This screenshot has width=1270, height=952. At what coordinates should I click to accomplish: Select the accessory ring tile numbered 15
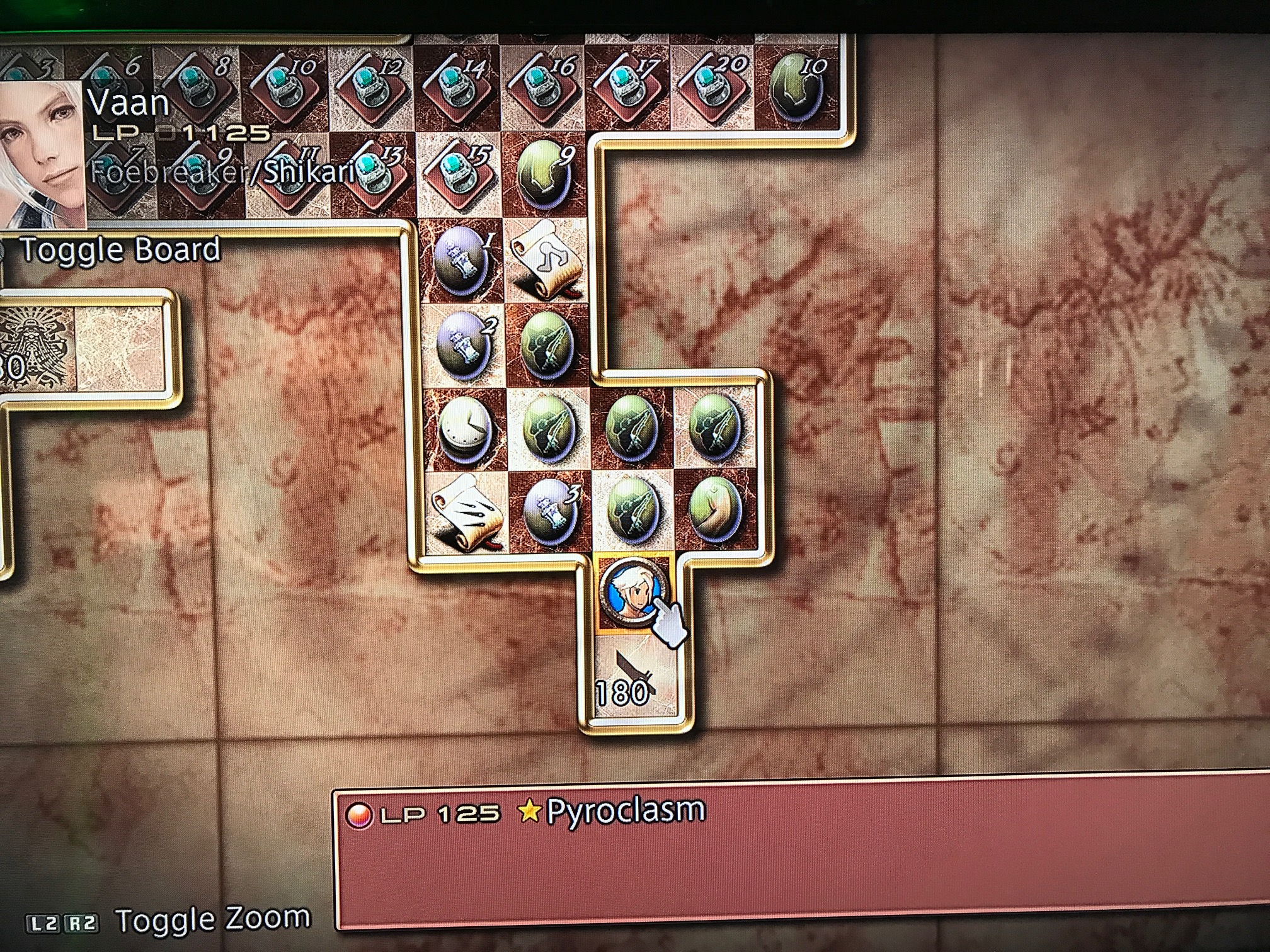(457, 174)
